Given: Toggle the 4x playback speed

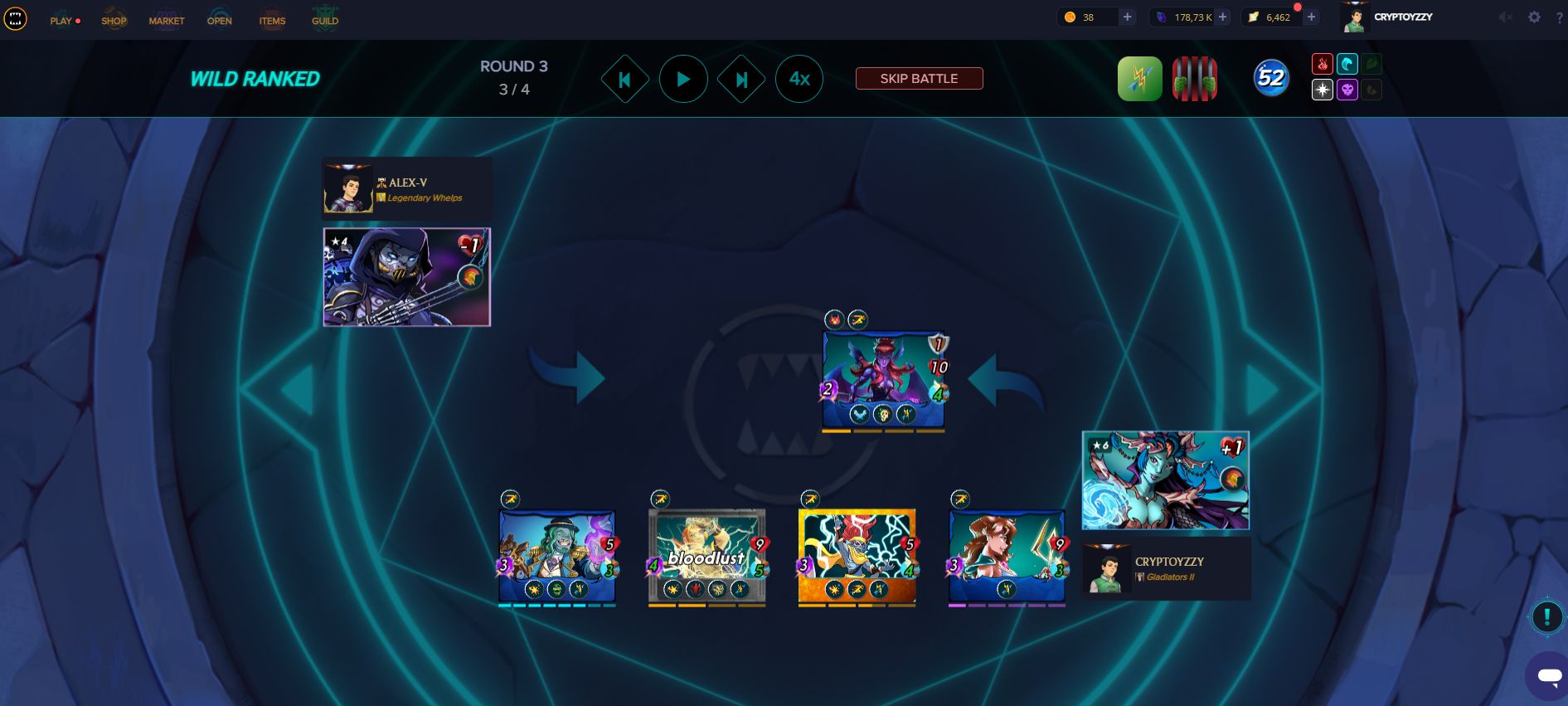Looking at the screenshot, I should 799,79.
